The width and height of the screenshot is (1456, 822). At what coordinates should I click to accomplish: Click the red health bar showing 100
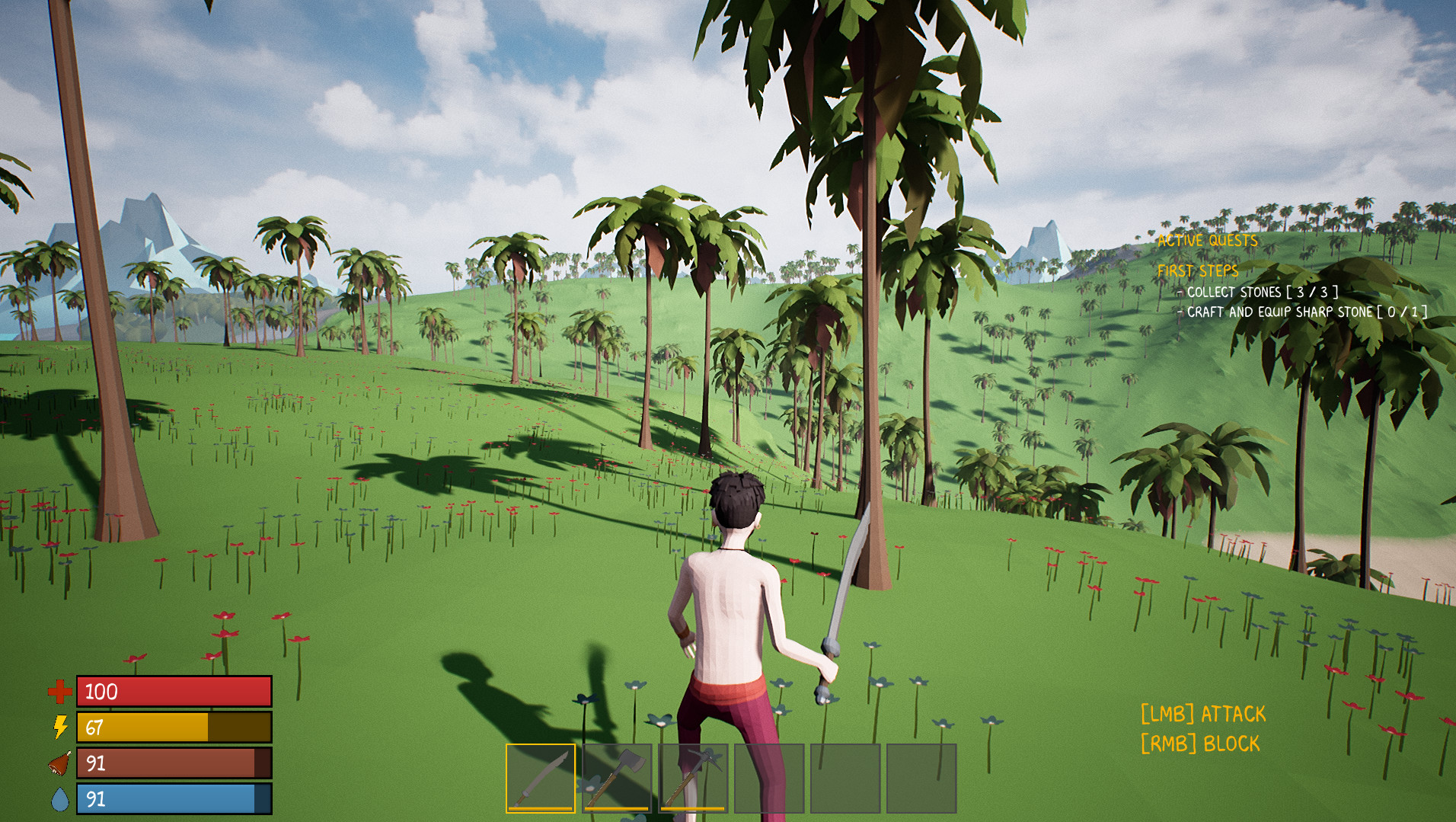pyautogui.click(x=174, y=691)
